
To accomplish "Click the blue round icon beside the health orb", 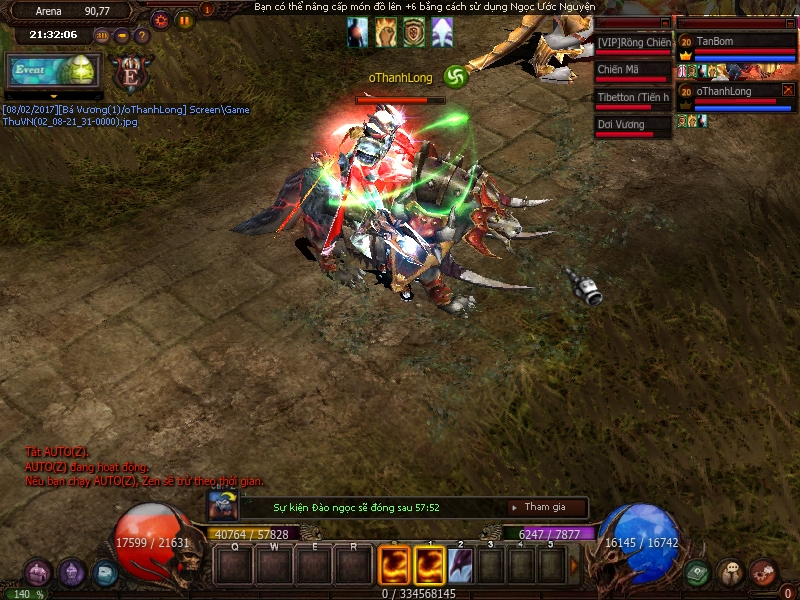I will pos(104,573).
